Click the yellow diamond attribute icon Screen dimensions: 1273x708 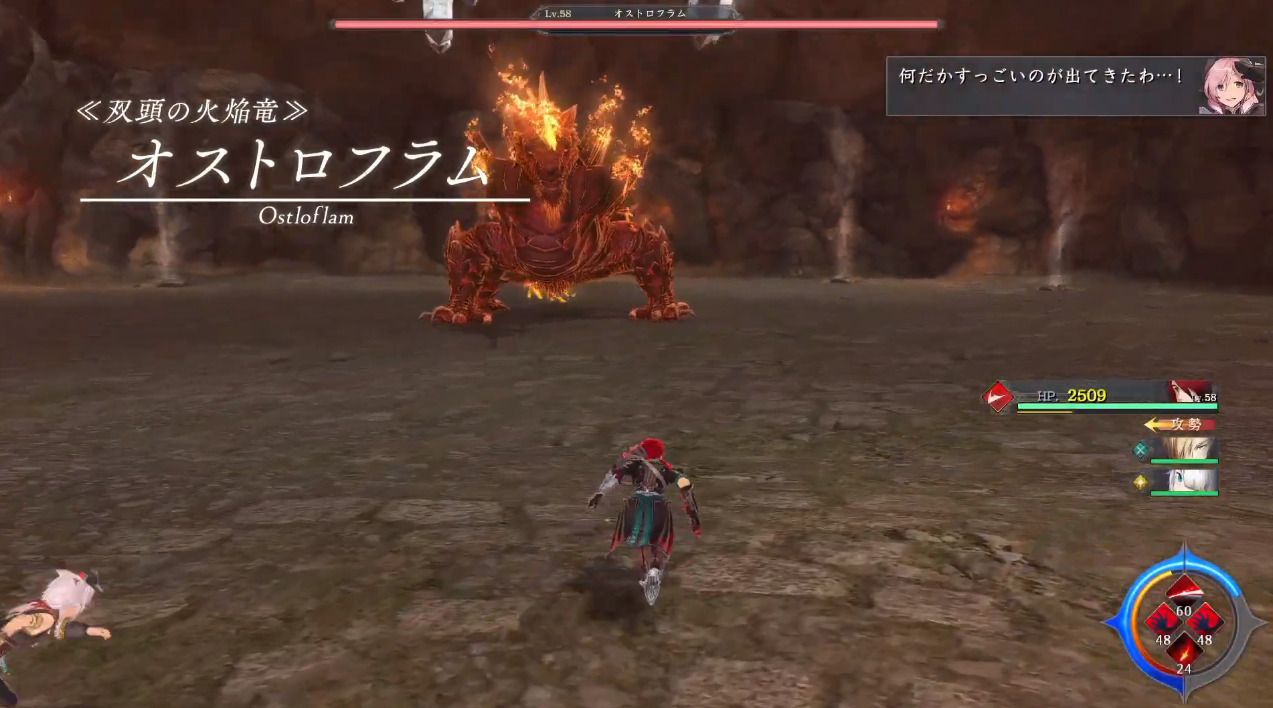(x=1140, y=482)
